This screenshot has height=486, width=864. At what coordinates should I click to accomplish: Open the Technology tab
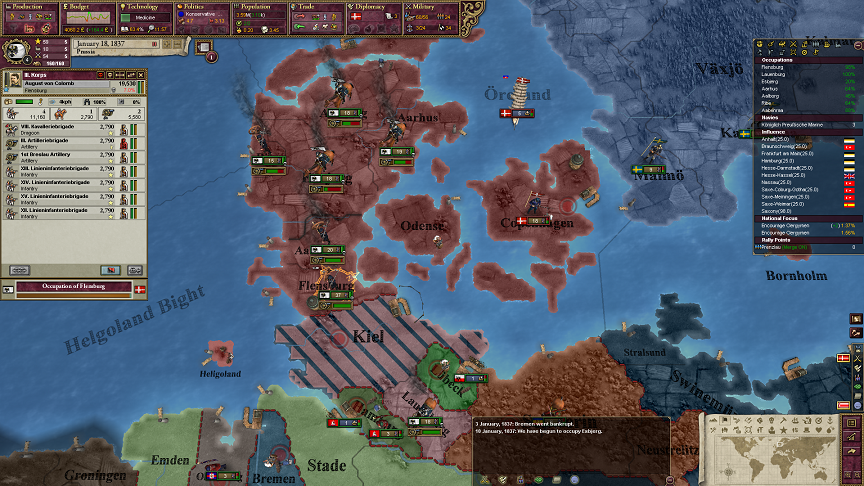(x=146, y=7)
